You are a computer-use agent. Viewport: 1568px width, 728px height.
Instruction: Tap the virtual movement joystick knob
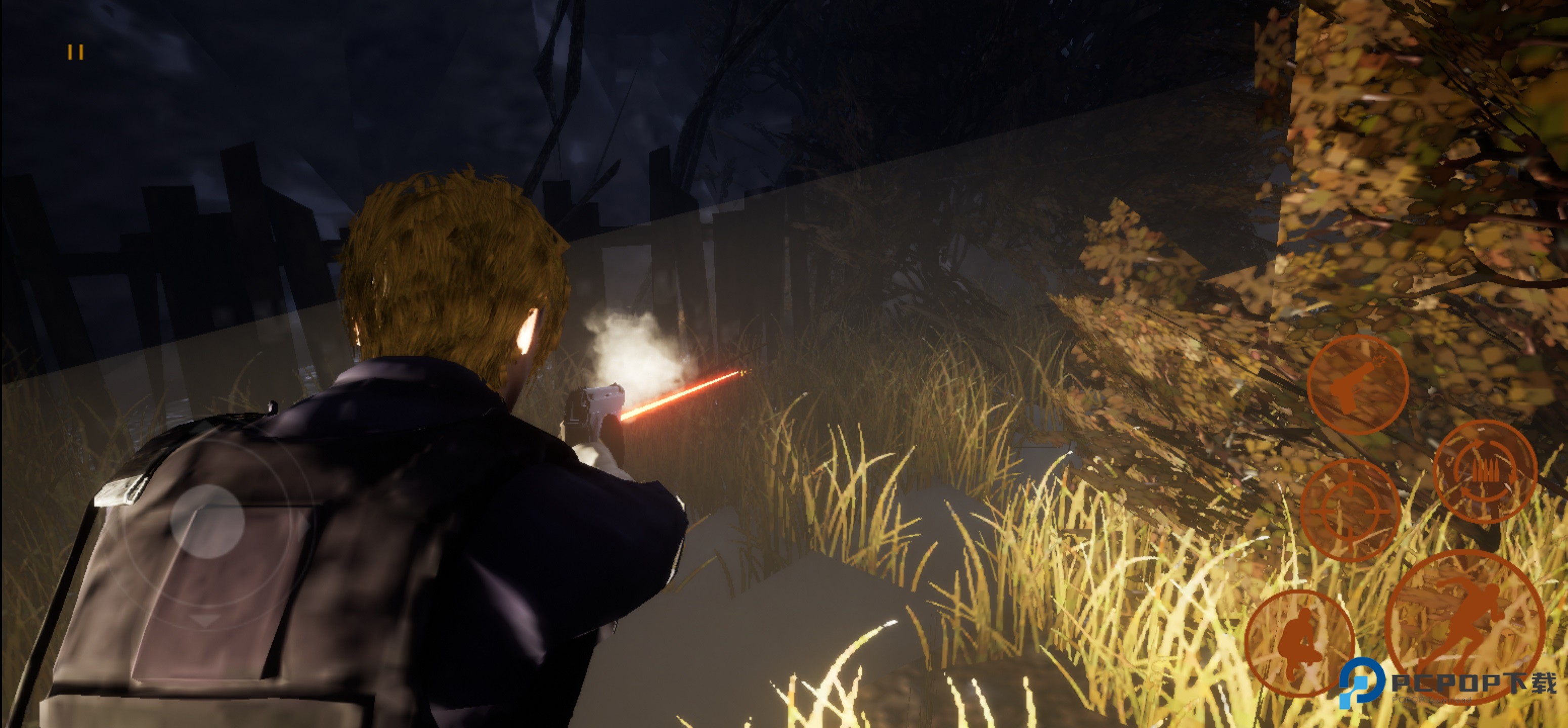[x=207, y=521]
